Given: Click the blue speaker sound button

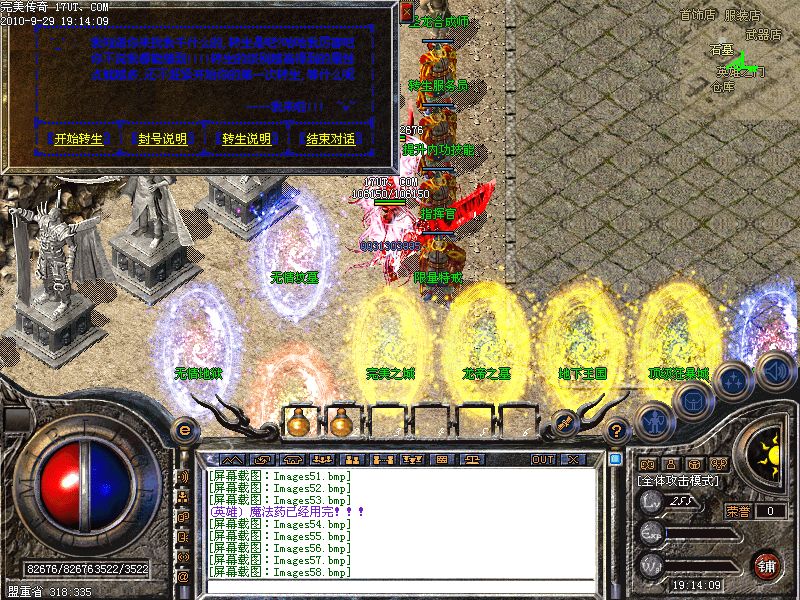Looking at the screenshot, I should point(774,369).
